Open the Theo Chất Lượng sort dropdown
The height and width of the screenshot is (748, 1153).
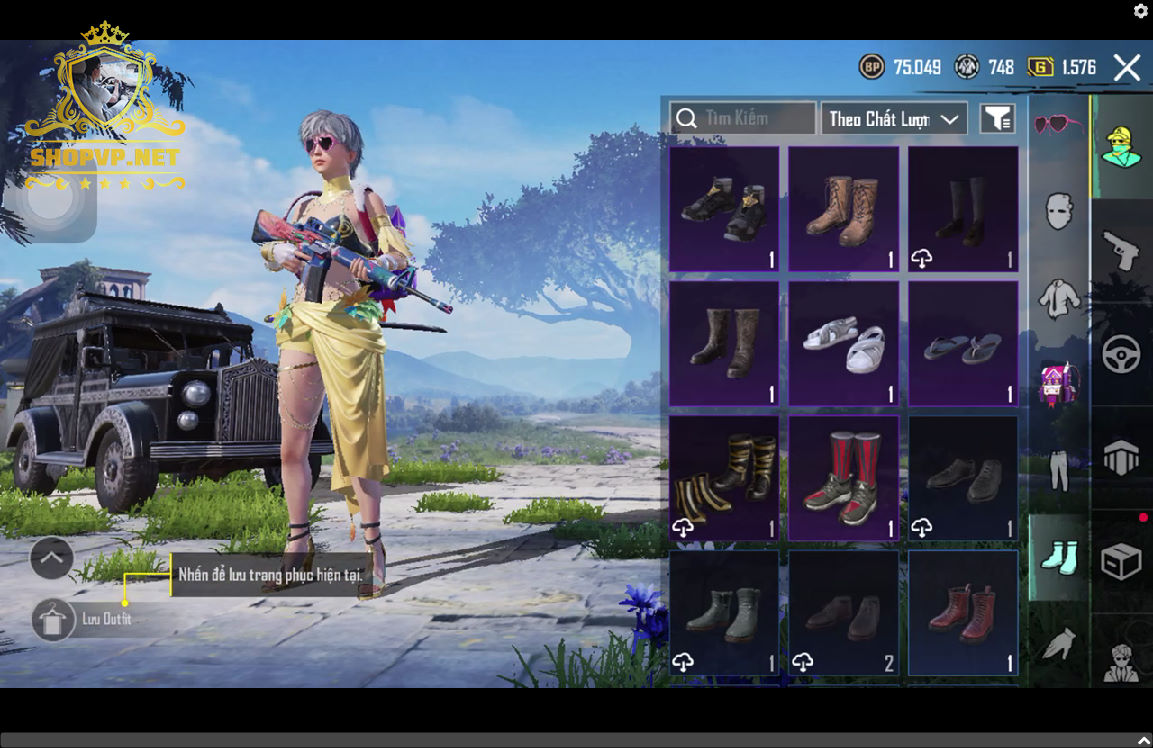pos(894,119)
